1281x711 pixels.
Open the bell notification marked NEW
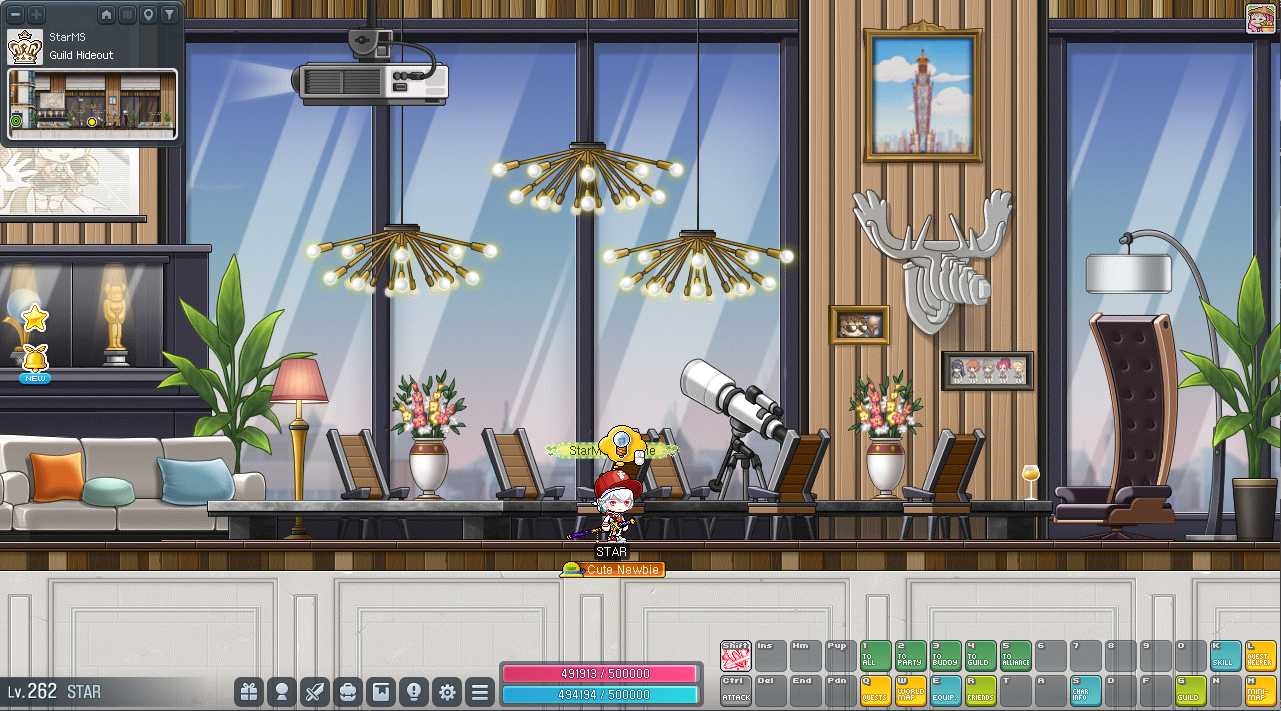click(x=35, y=360)
